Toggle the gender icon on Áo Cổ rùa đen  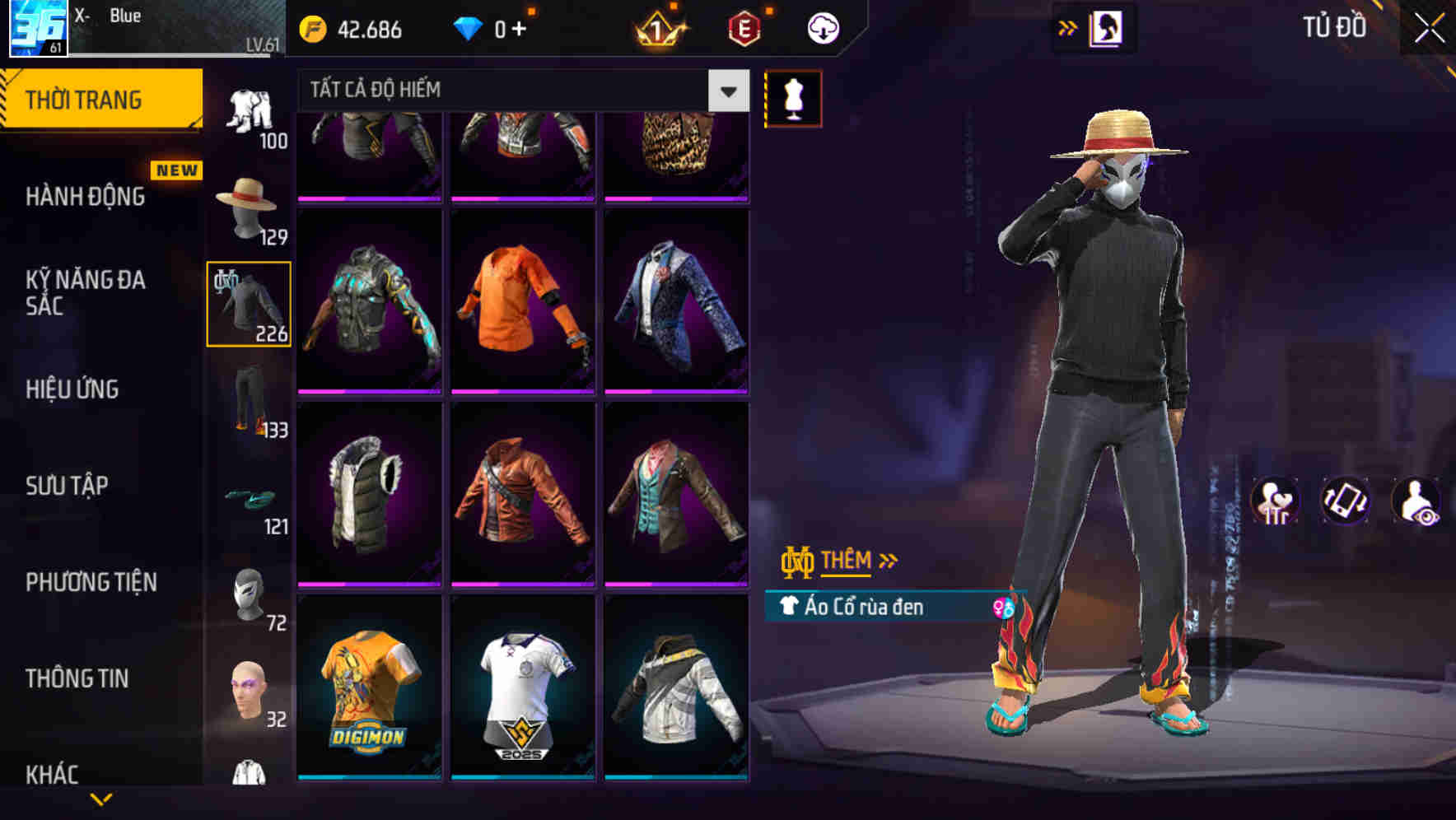click(1003, 609)
